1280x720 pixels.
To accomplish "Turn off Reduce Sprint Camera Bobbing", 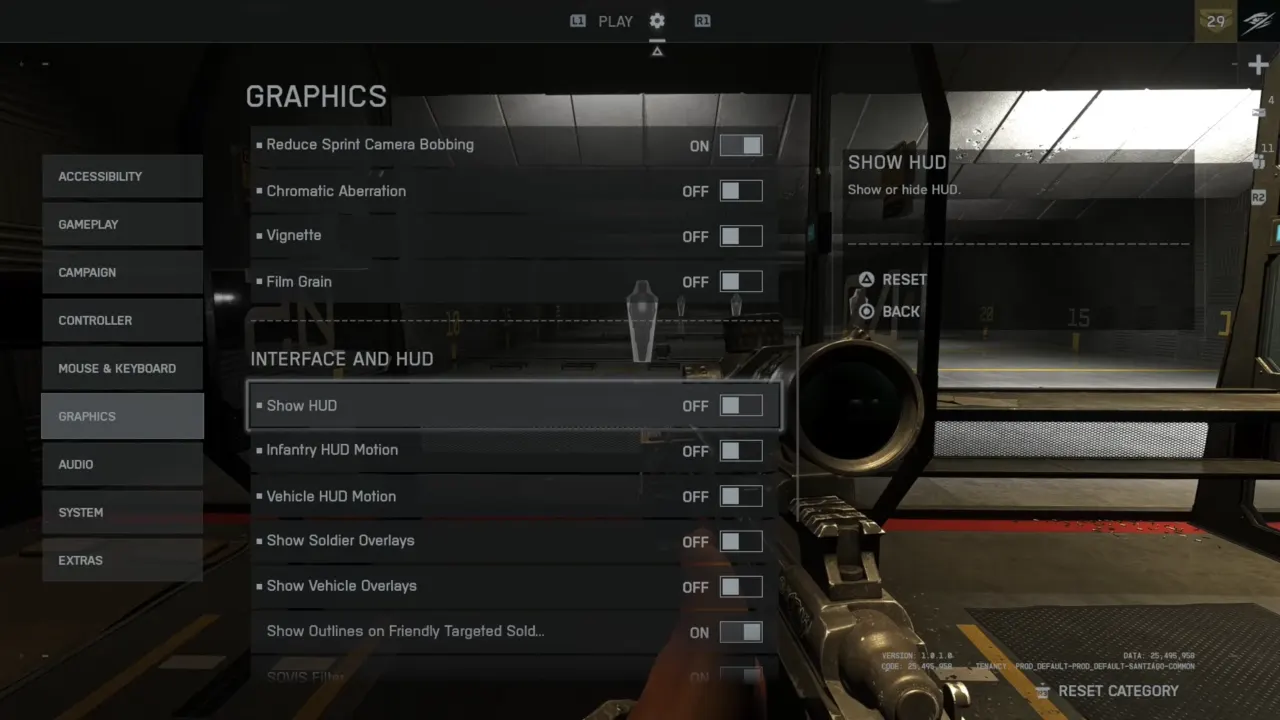I will 741,146.
